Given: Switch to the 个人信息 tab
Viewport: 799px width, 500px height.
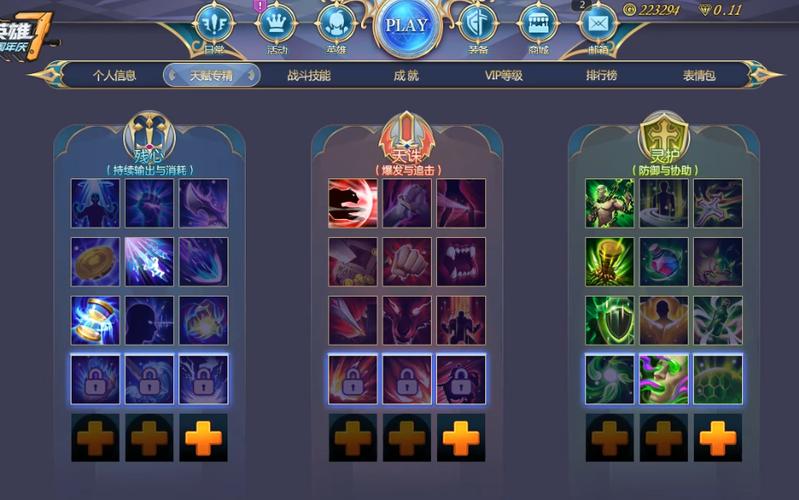Looking at the screenshot, I should (x=115, y=75).
